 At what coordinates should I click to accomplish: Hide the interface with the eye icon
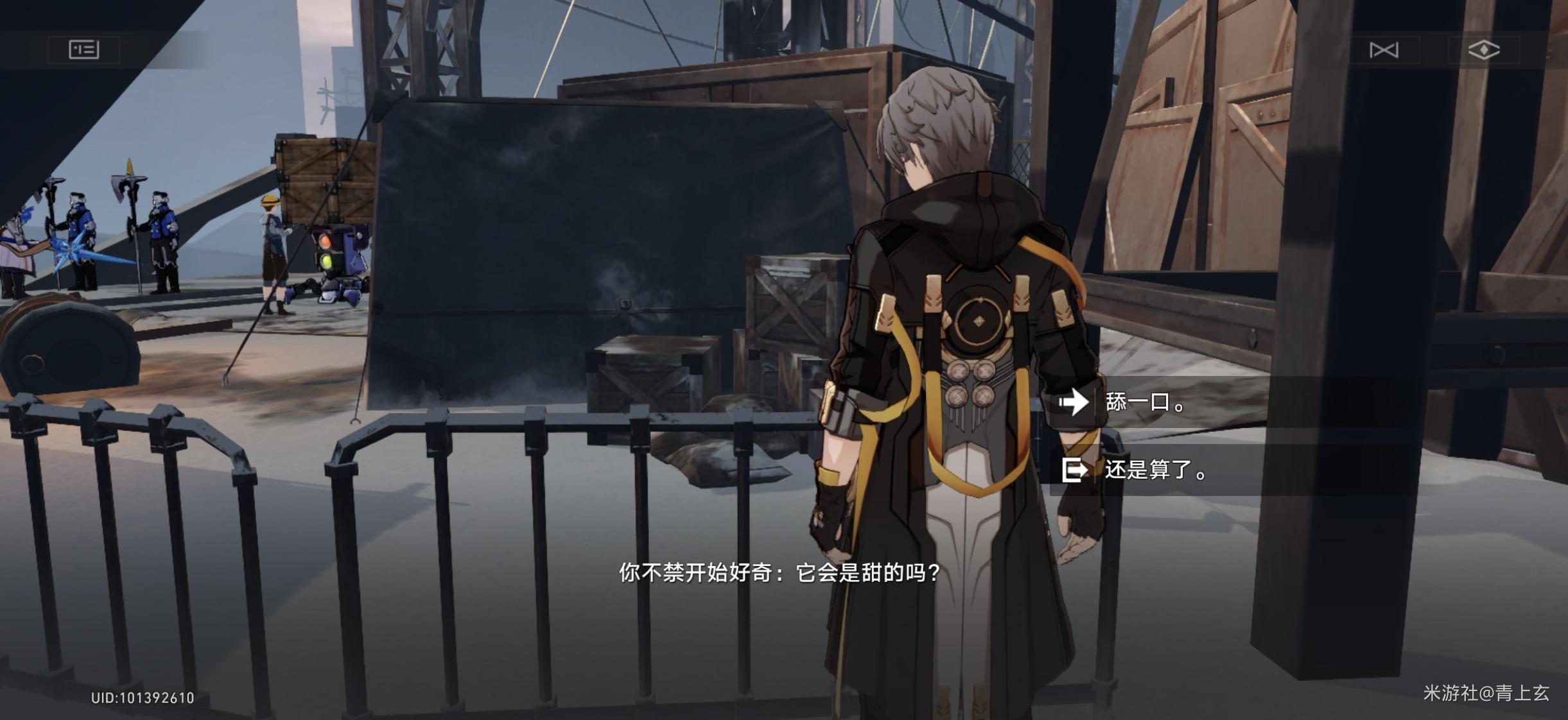(1483, 50)
